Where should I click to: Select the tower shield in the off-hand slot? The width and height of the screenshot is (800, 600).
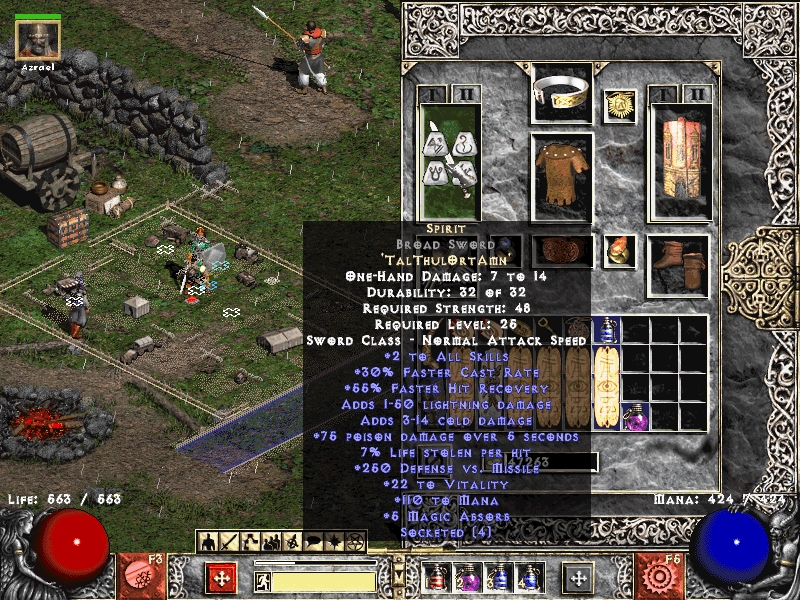tap(680, 162)
